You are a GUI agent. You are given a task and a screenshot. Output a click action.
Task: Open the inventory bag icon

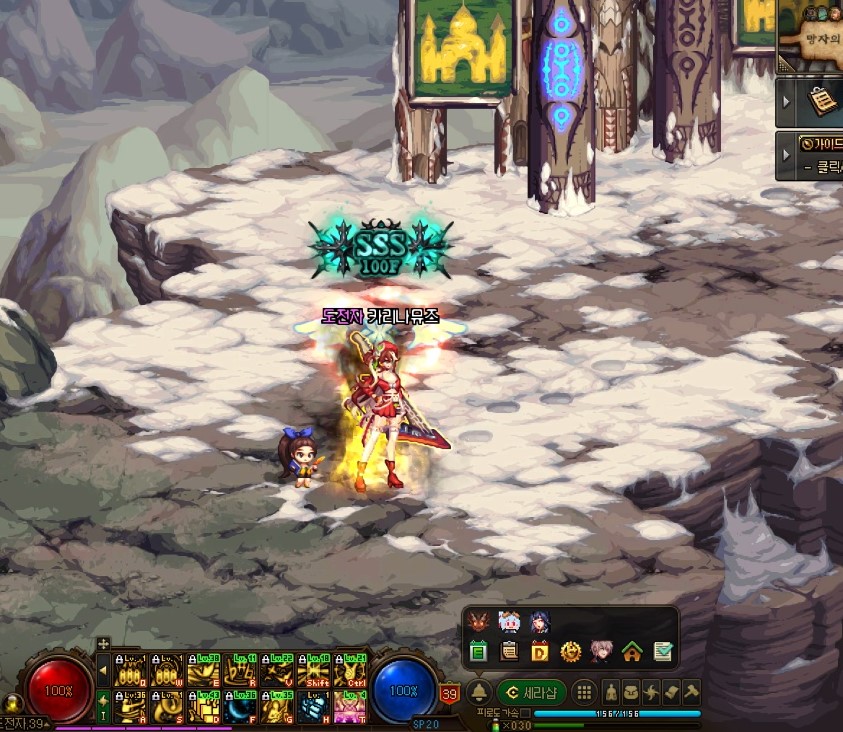[631, 692]
